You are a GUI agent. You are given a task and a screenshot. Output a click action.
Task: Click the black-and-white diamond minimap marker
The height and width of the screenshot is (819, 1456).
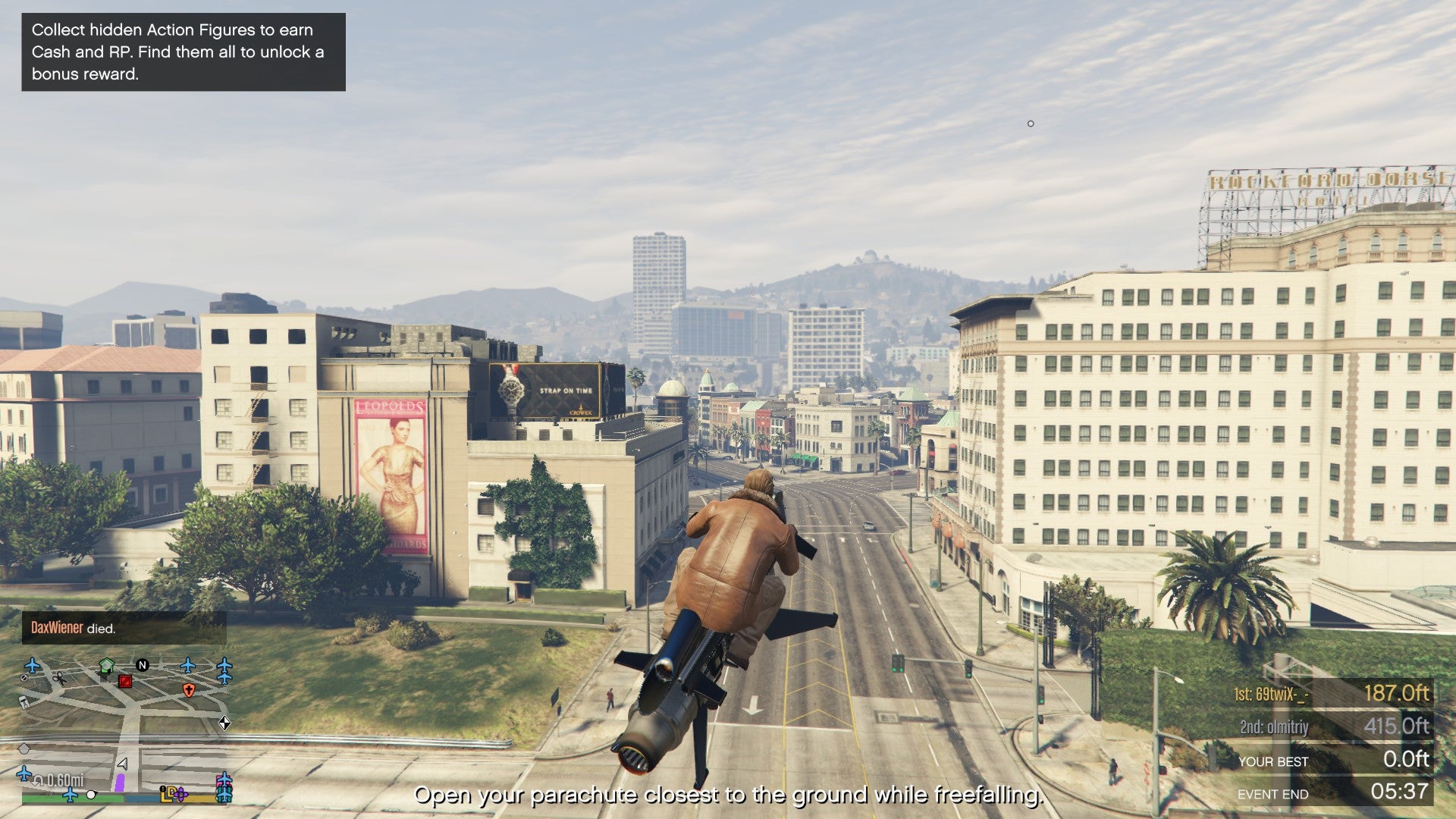point(224,723)
